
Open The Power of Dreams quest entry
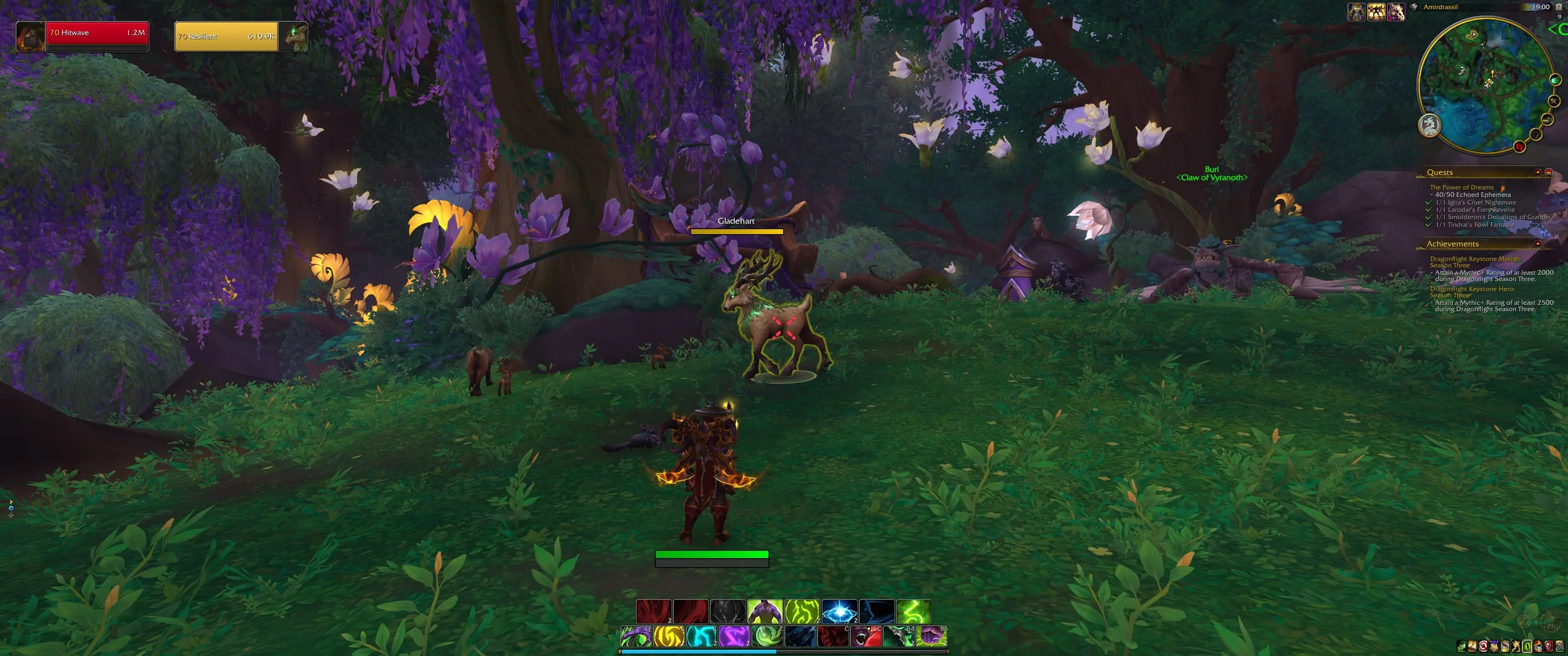[1461, 187]
